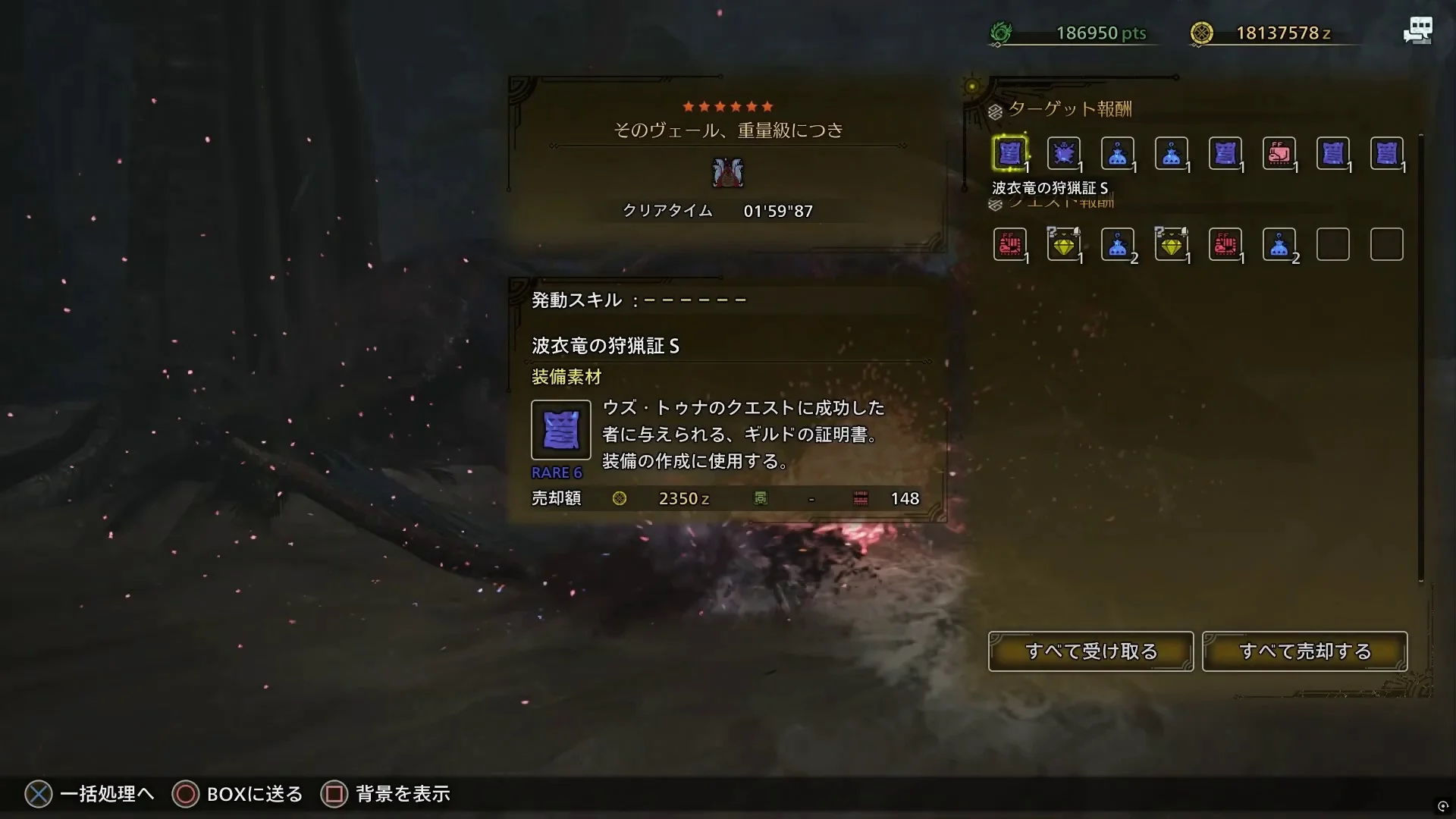
Task: Click an empty quest reward slot
Action: coord(1333,244)
